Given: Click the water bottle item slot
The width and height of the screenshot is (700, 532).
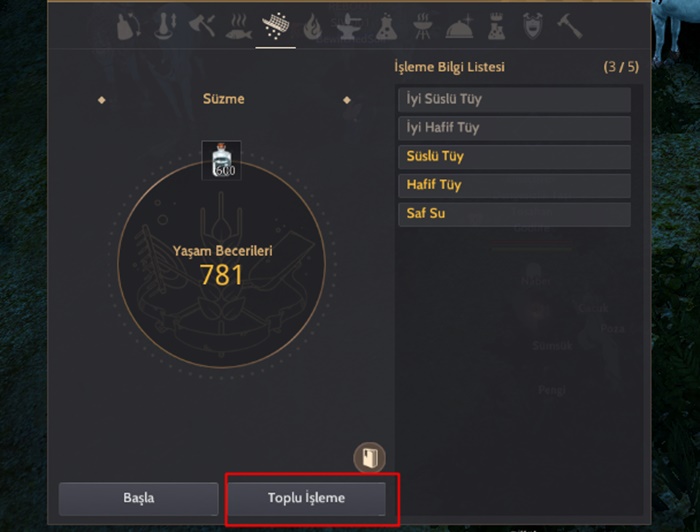Looking at the screenshot, I should point(221,160).
